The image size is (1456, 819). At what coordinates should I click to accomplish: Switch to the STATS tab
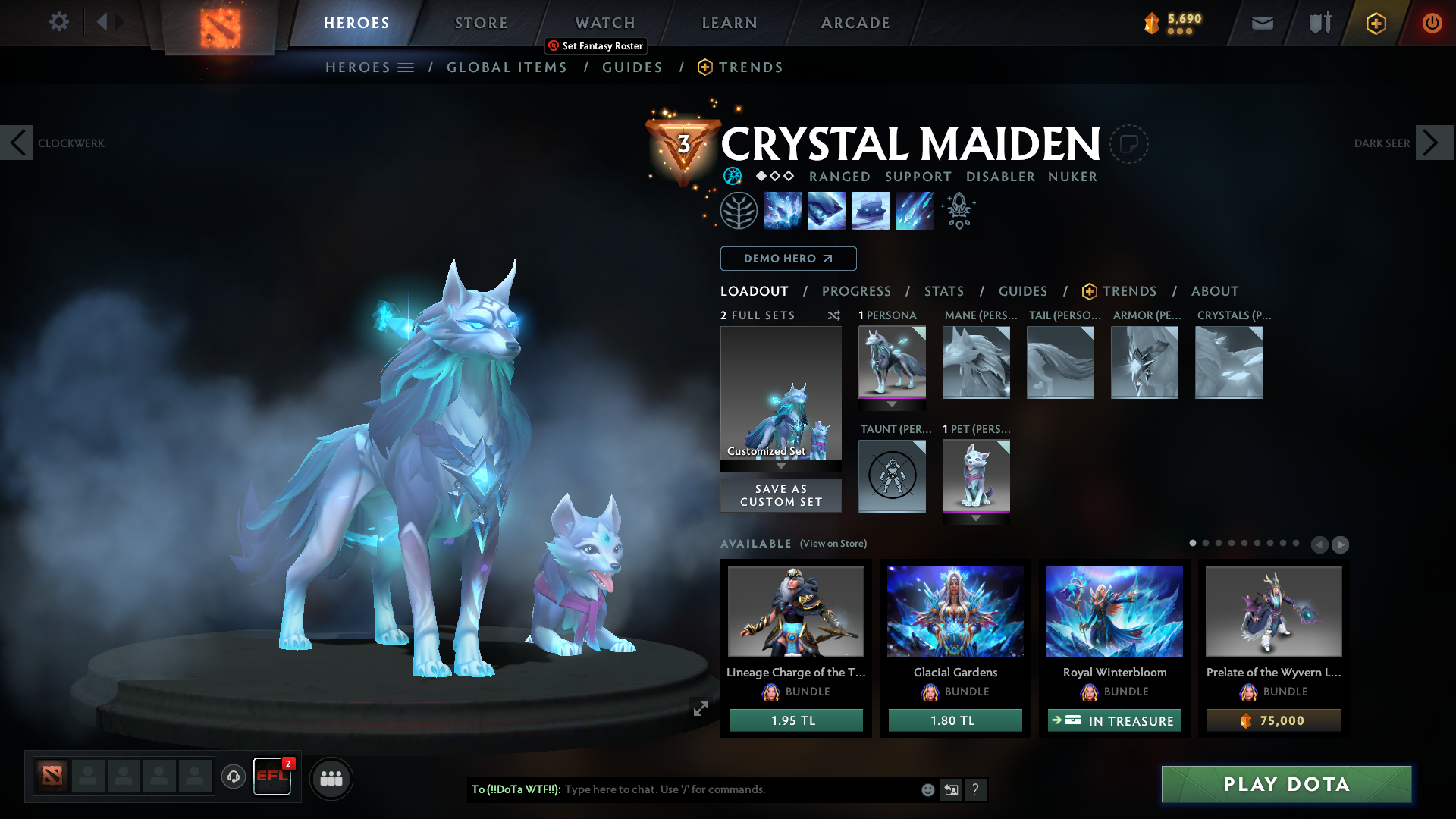[x=943, y=291]
